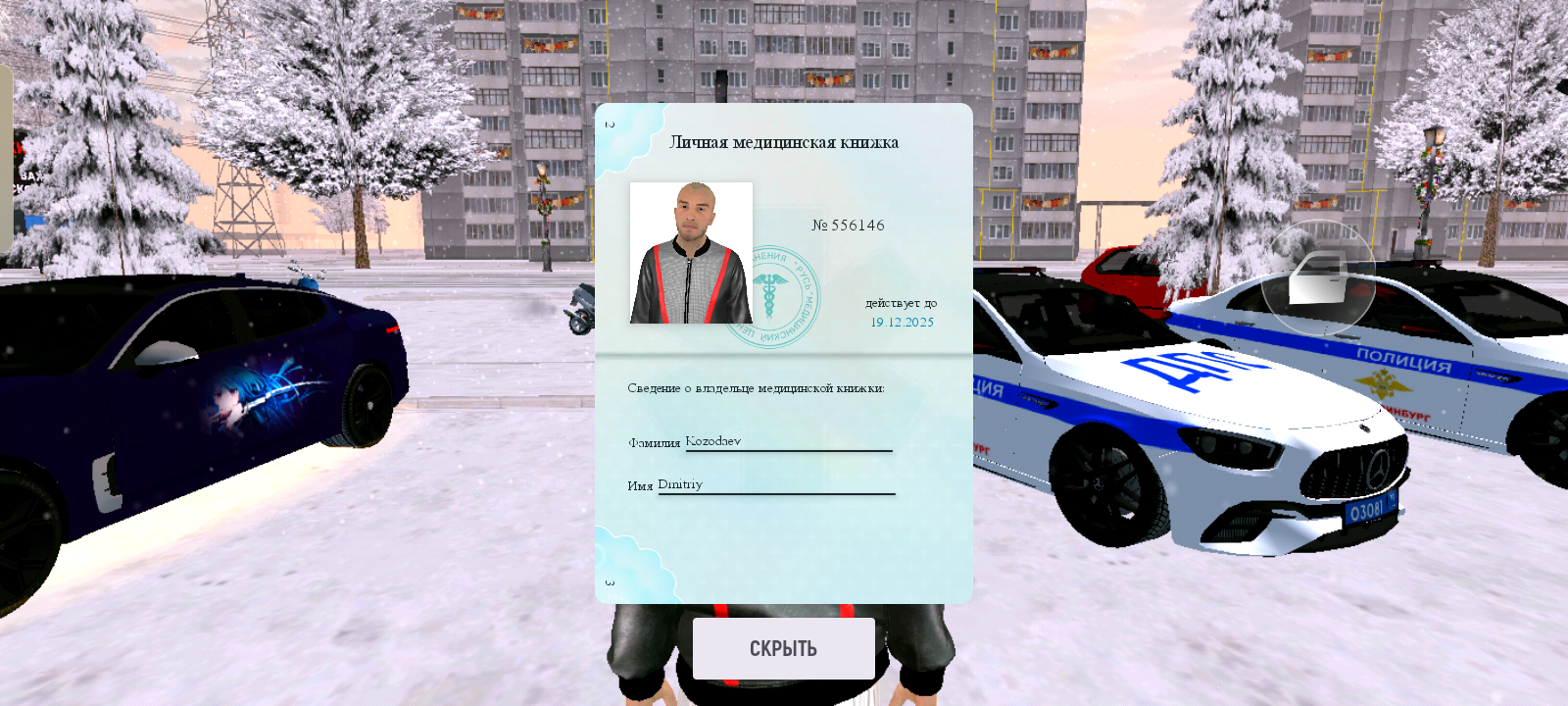
Task: Select the owner's portrait photo
Action: [689, 253]
